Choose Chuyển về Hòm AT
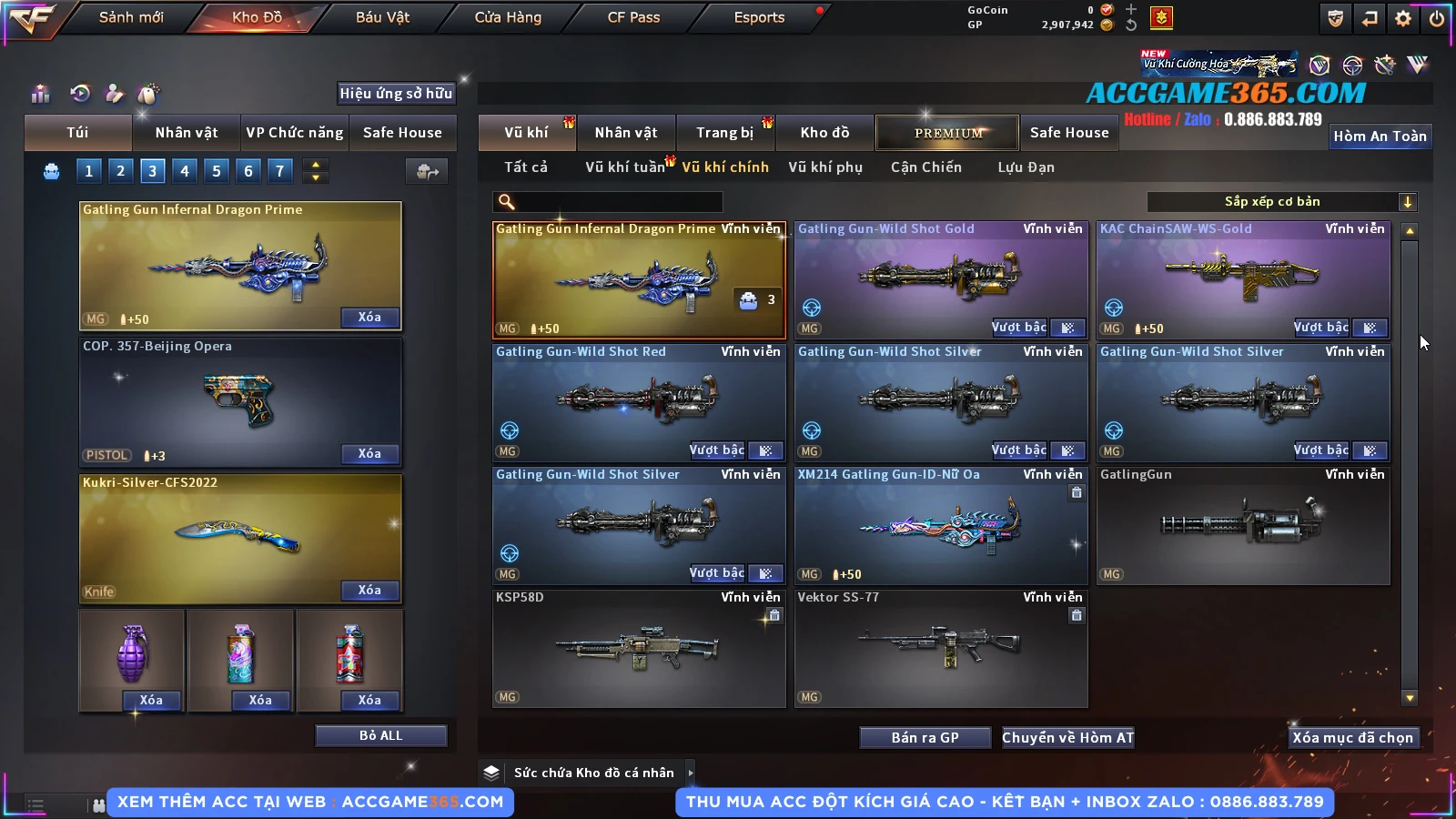 pyautogui.click(x=1067, y=738)
